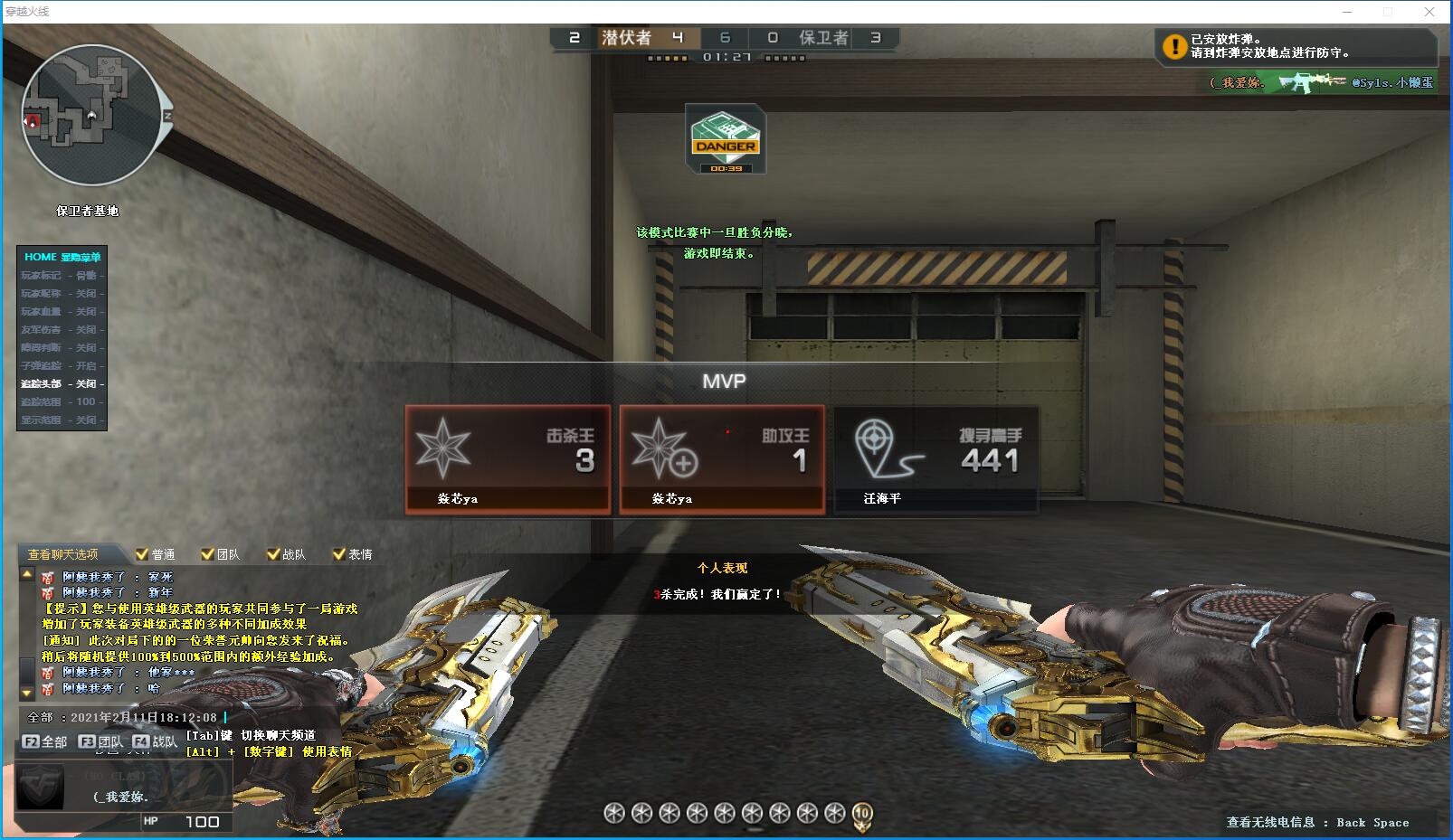Click the DANGER bomb timer icon
This screenshot has width=1453, height=840.
[726, 138]
